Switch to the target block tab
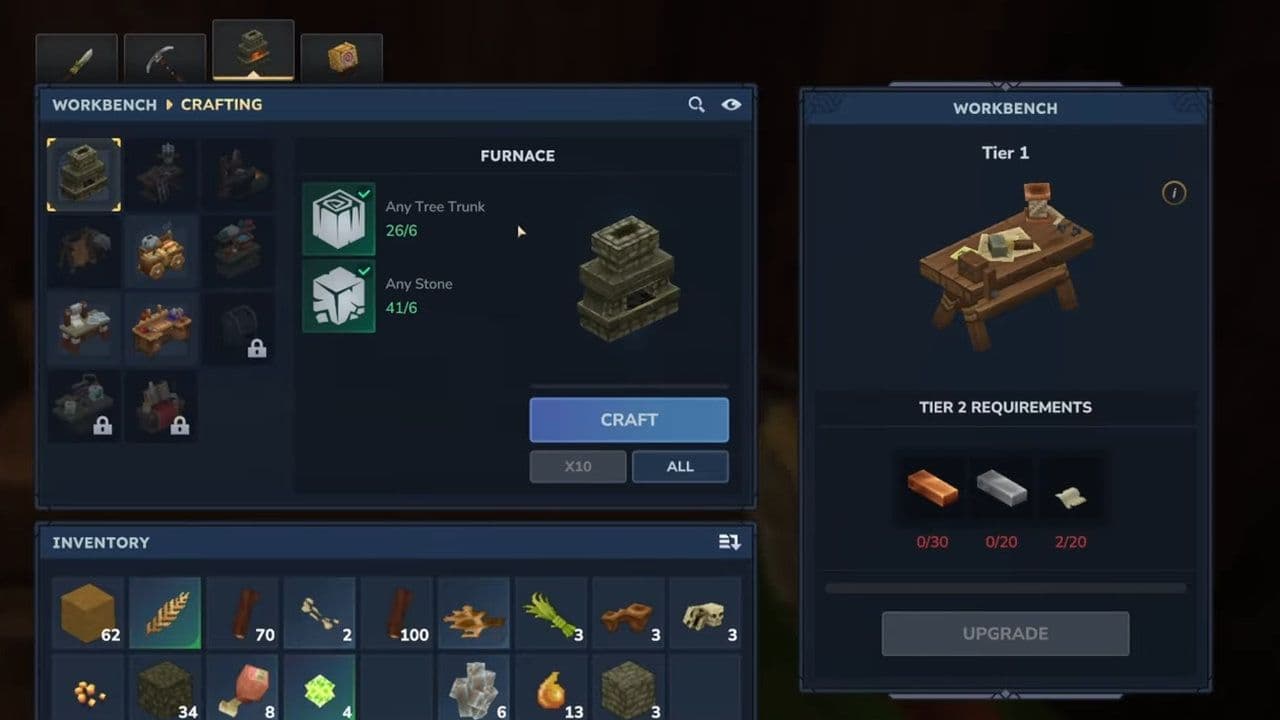The image size is (1280, 720). click(342, 55)
